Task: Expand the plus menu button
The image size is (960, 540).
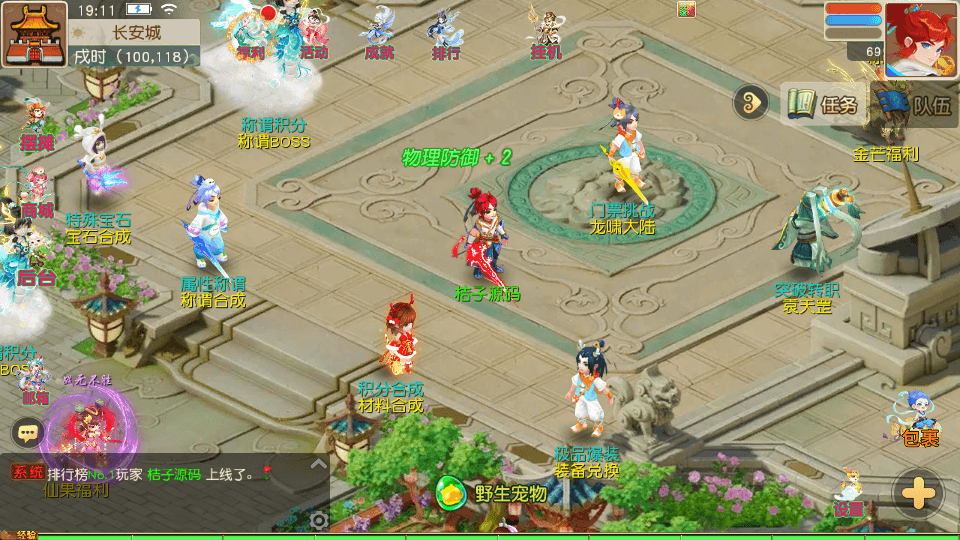Action: 917,493
